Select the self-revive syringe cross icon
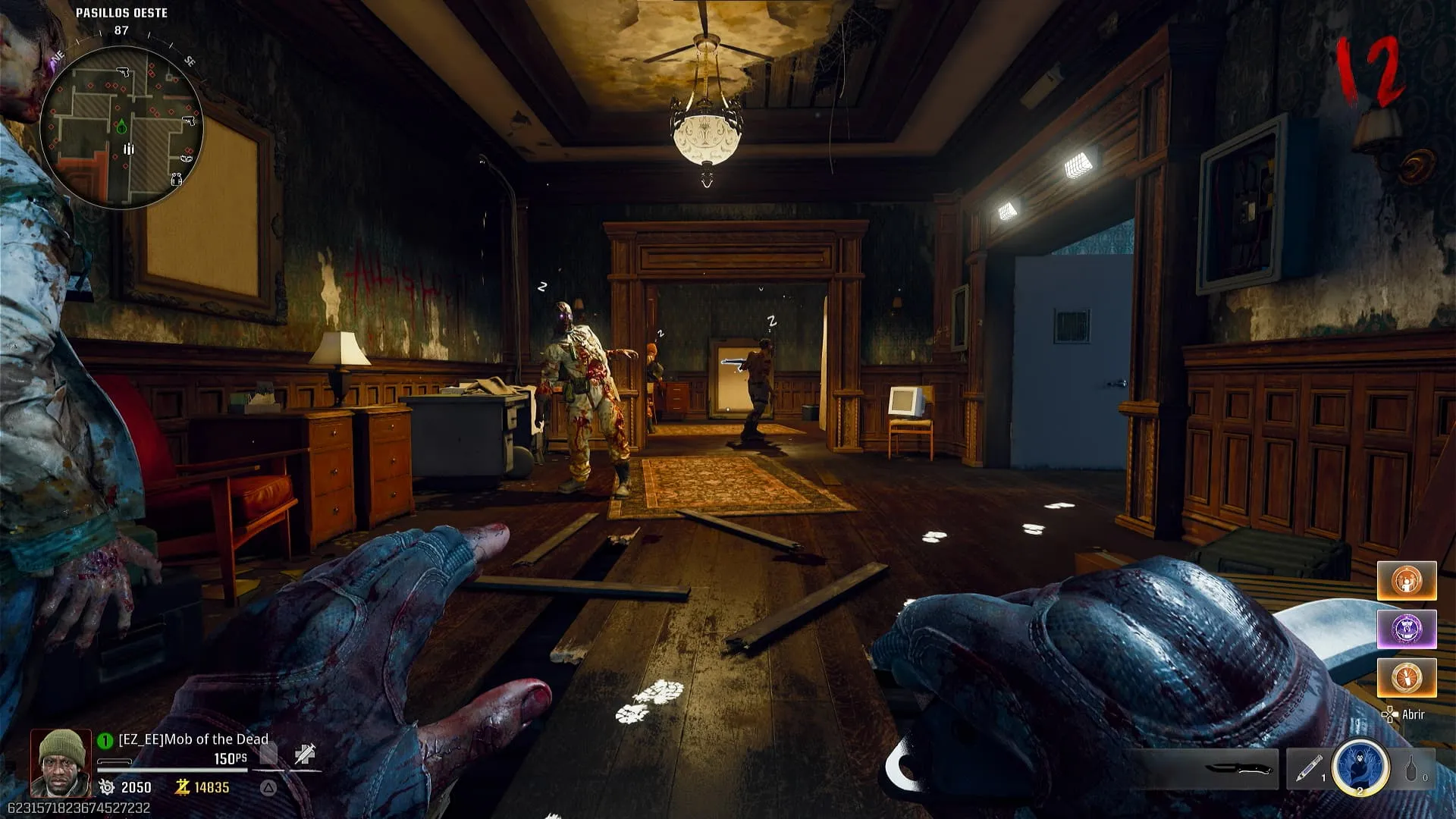The image size is (1456, 819). coord(305,754)
